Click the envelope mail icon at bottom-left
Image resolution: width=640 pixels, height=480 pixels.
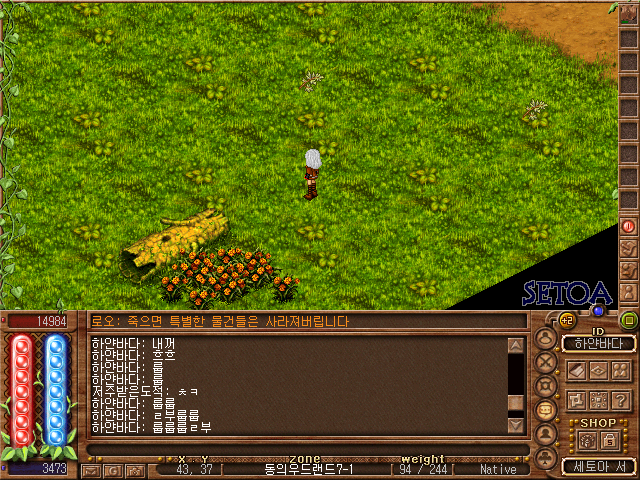click(91, 469)
